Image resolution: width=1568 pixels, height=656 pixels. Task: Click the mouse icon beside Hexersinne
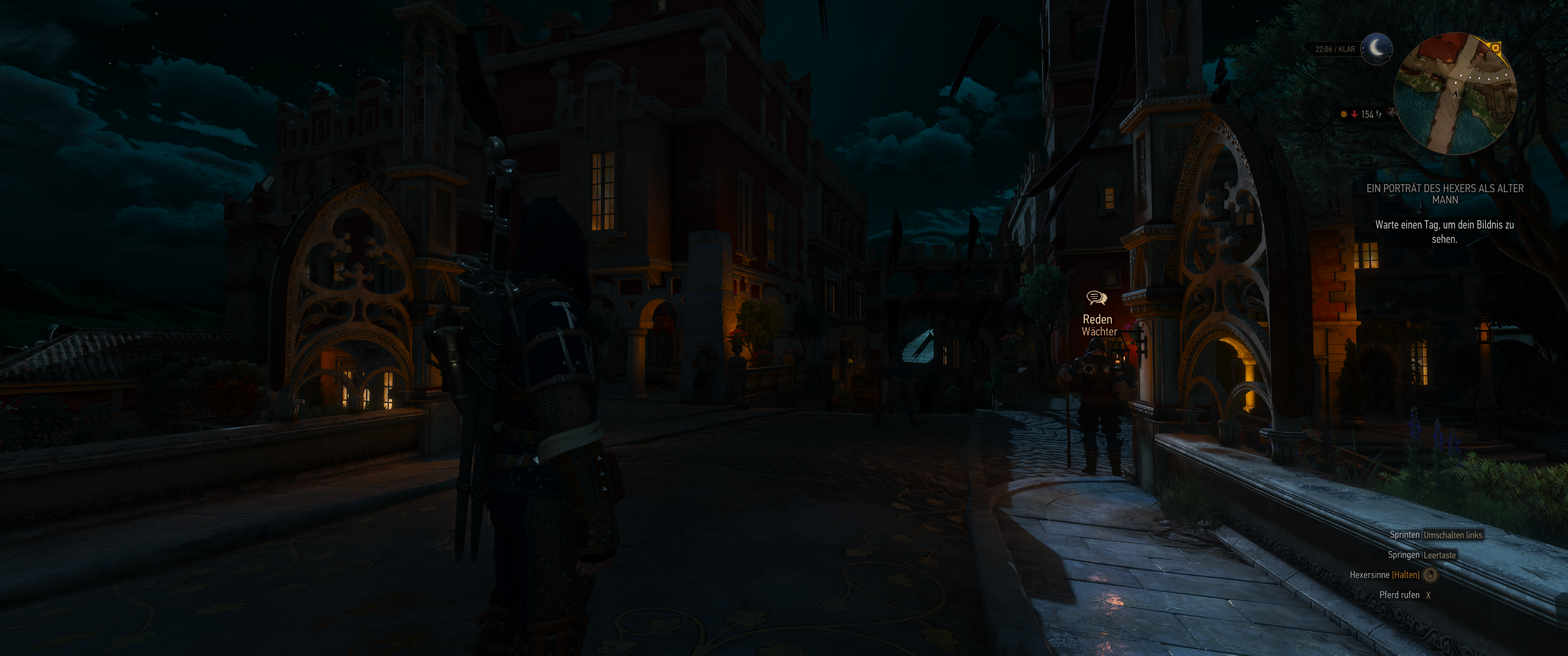click(1430, 574)
